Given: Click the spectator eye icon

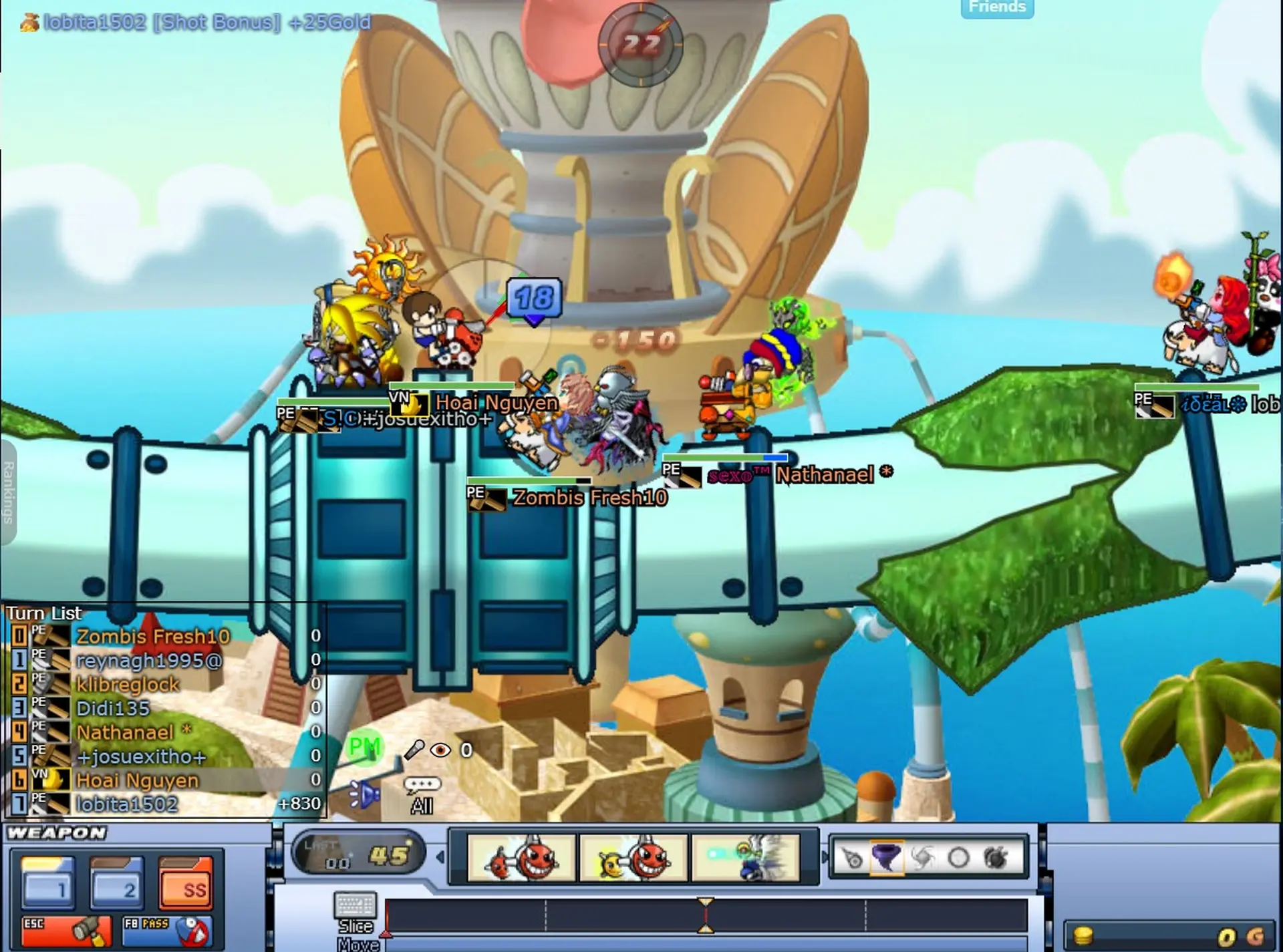Looking at the screenshot, I should (441, 748).
